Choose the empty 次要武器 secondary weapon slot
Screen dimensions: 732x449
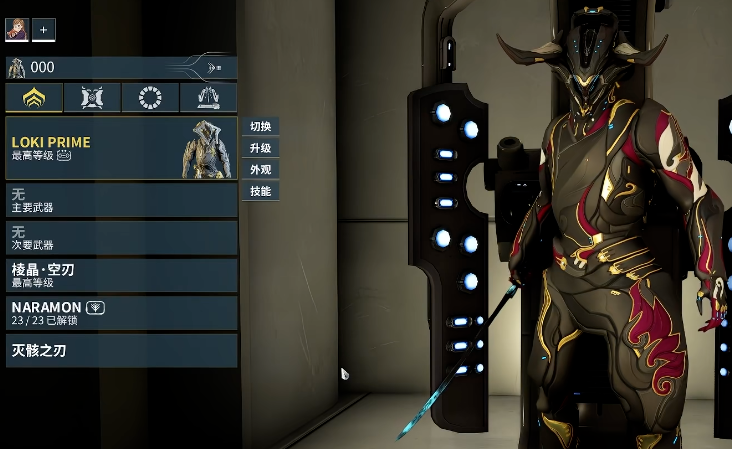121,237
